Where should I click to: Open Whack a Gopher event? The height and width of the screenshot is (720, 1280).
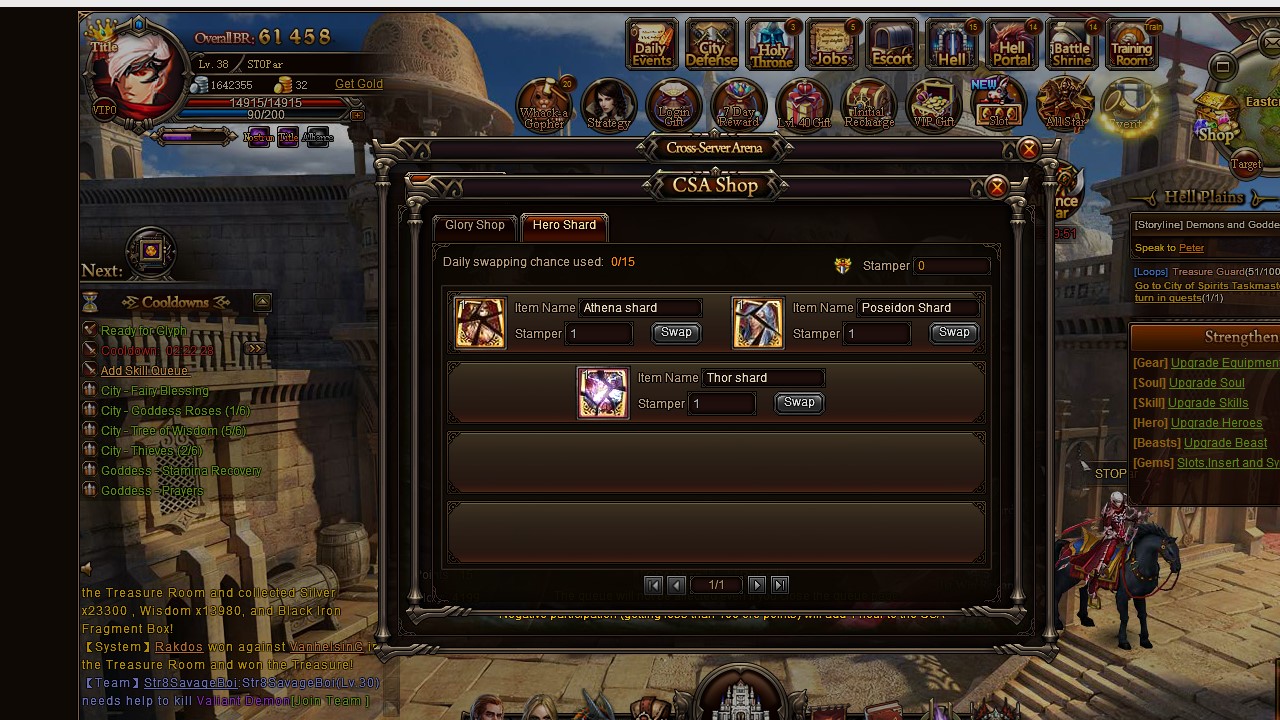pos(544,105)
